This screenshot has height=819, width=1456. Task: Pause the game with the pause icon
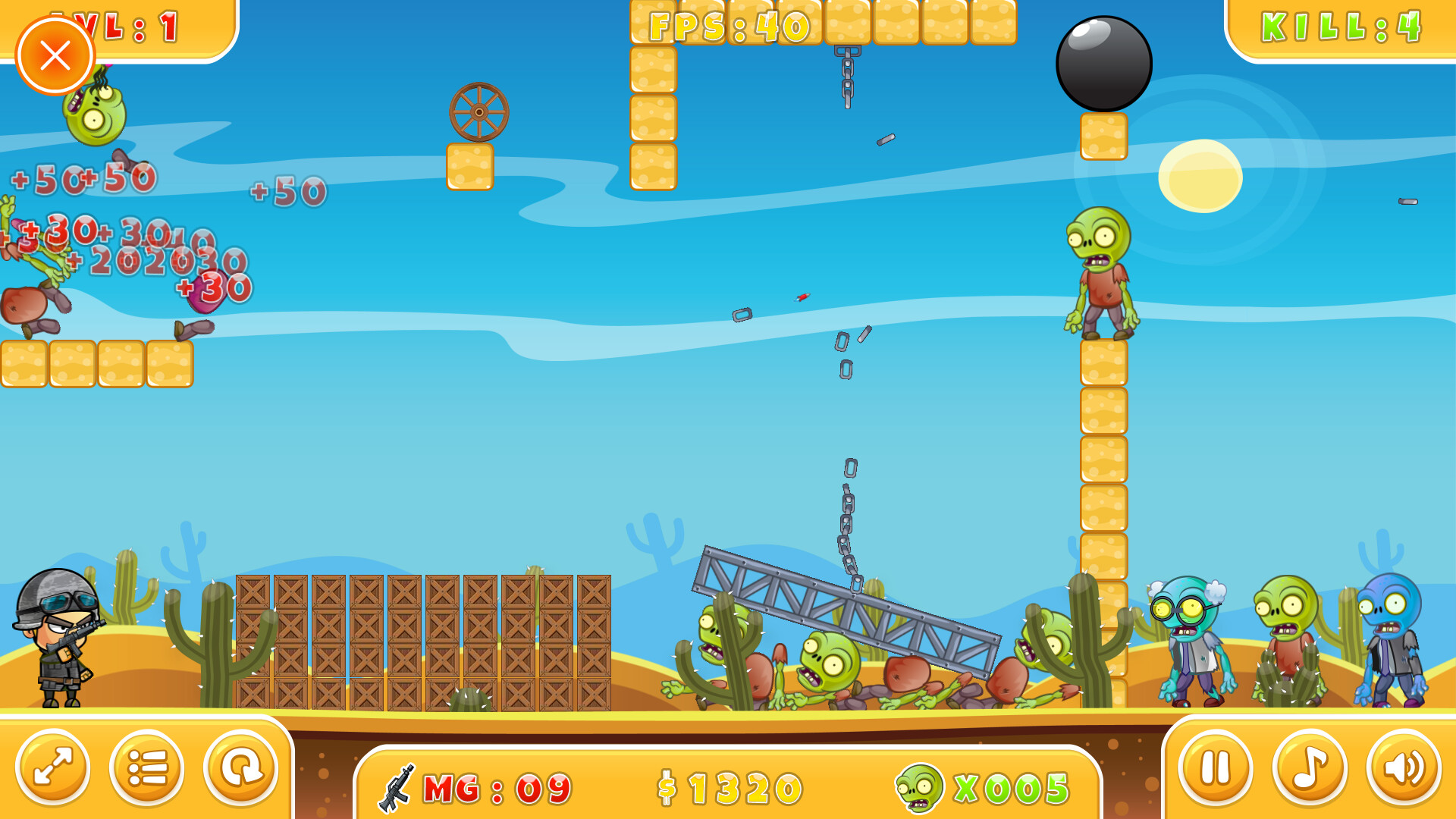(x=1216, y=768)
